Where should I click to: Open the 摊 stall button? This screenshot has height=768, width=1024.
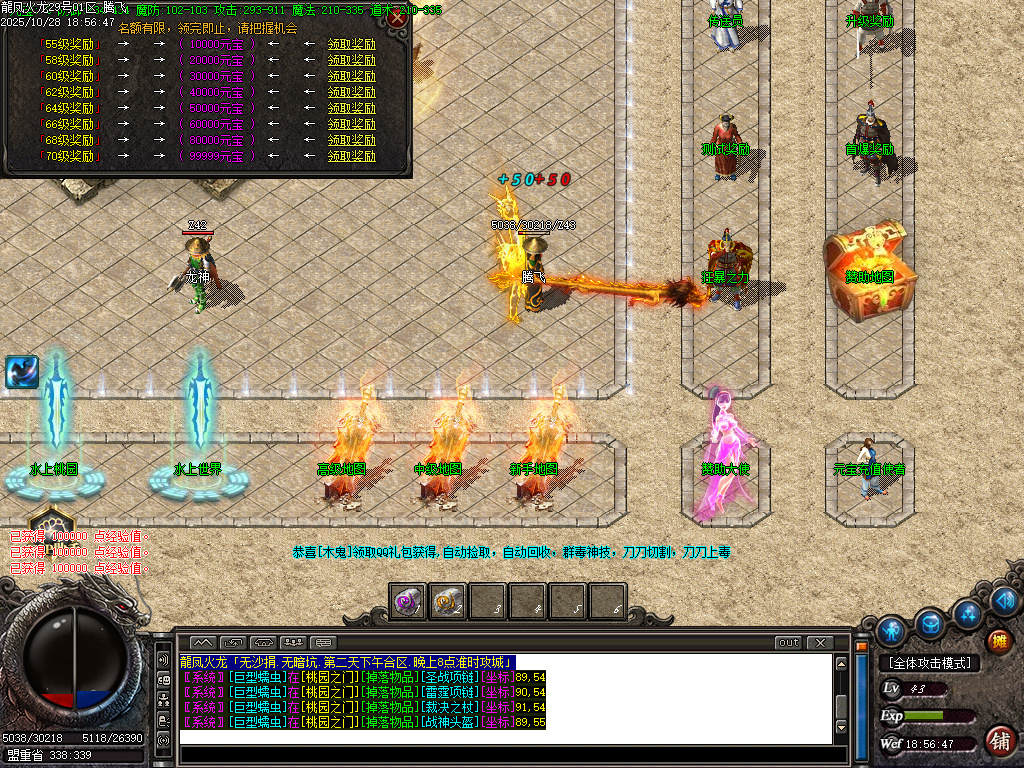click(998, 641)
